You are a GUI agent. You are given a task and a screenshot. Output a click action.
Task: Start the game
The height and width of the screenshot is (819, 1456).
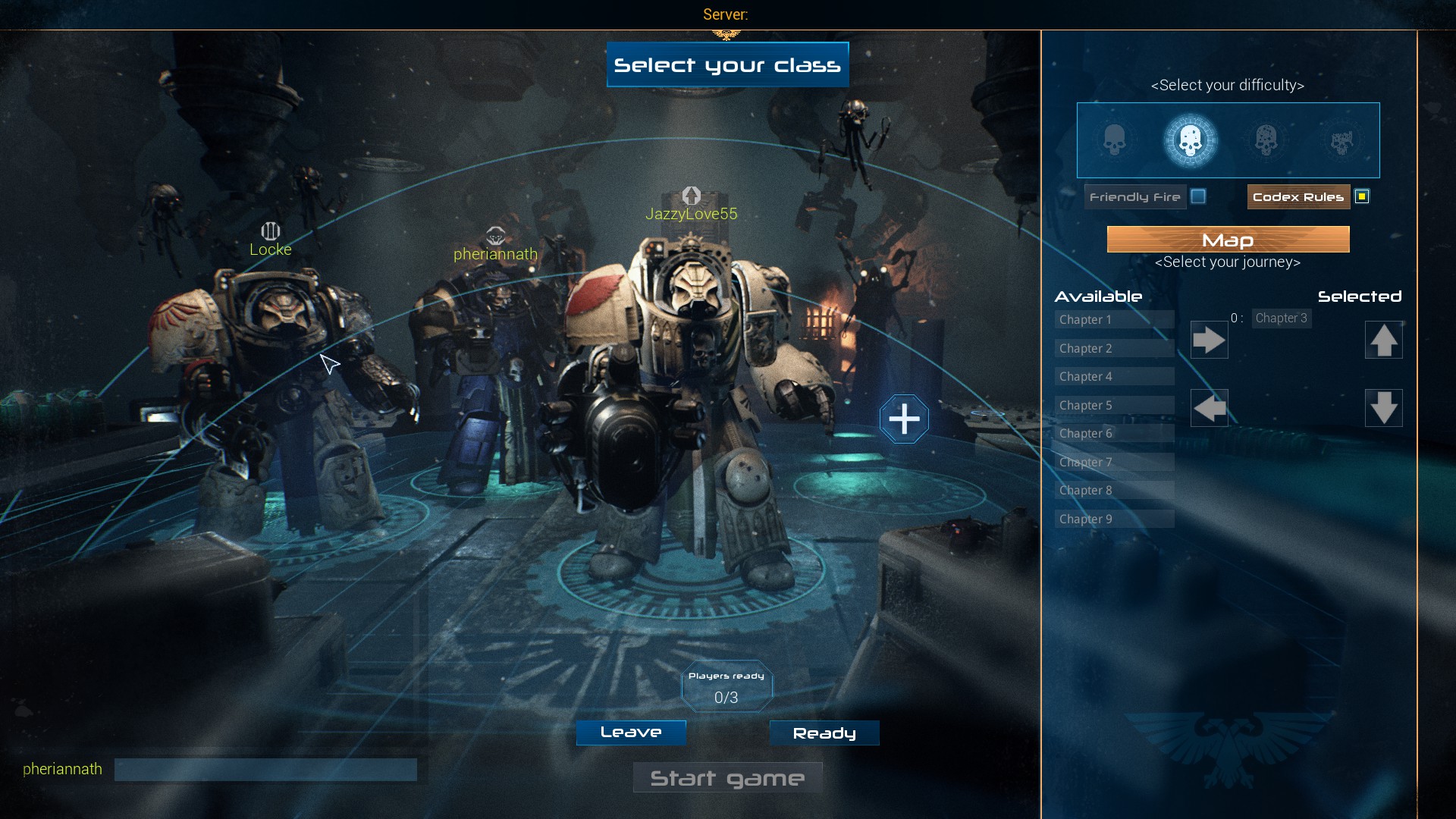click(x=727, y=778)
